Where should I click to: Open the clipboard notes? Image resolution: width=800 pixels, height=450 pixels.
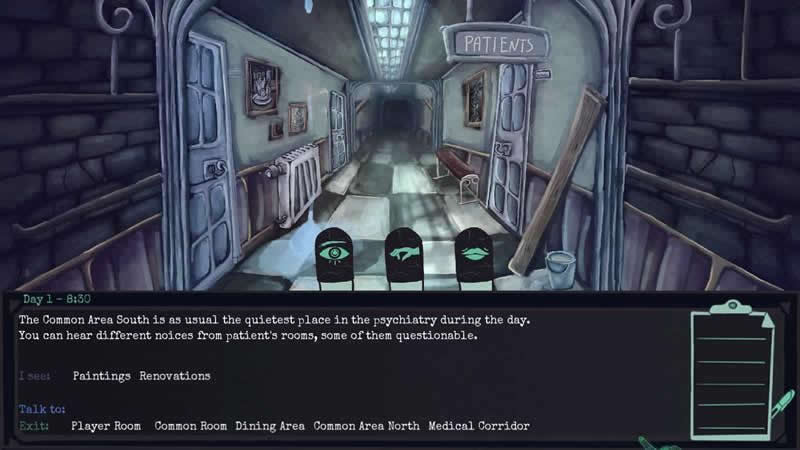click(734, 372)
